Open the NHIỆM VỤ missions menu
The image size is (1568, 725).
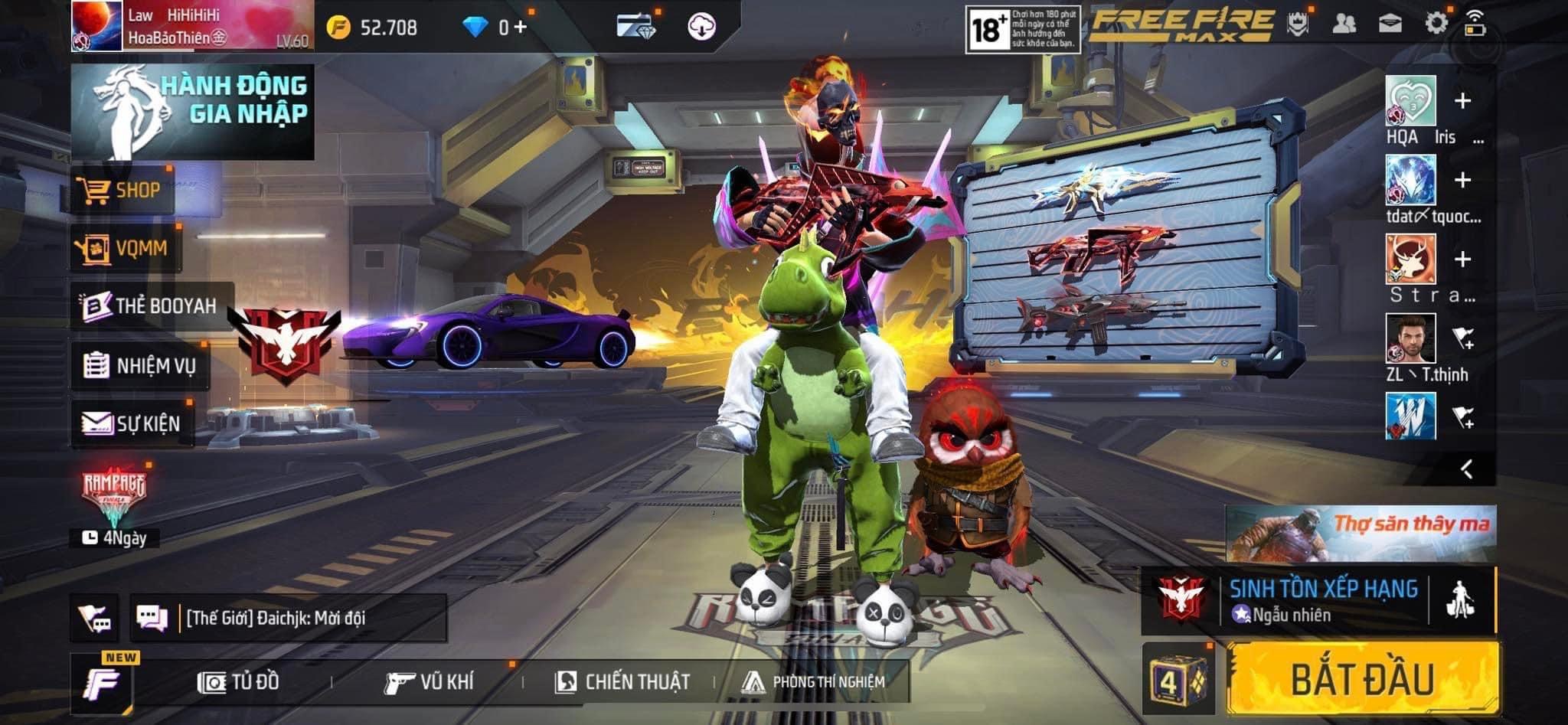[140, 365]
